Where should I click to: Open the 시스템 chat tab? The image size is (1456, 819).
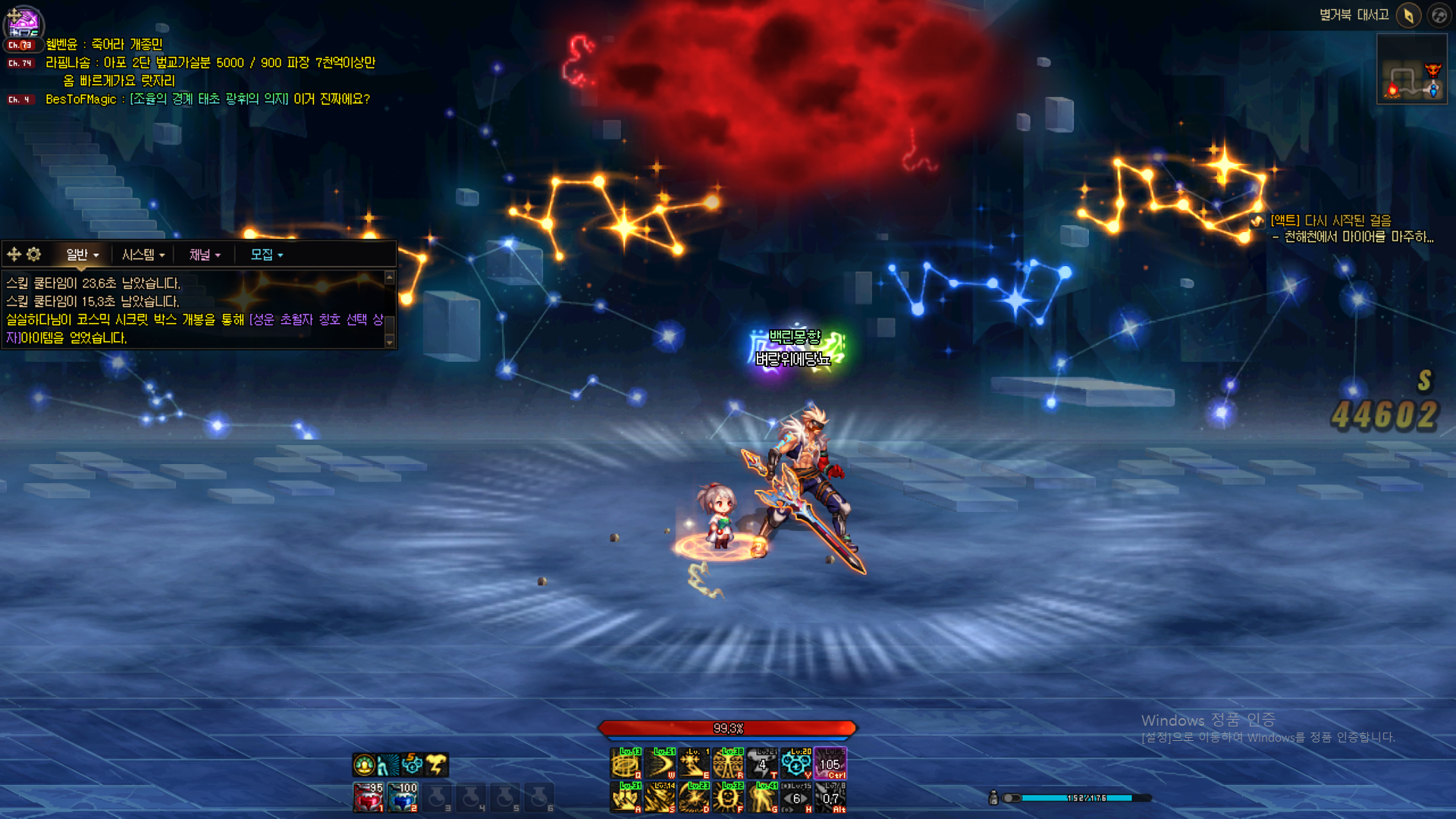click(x=143, y=255)
